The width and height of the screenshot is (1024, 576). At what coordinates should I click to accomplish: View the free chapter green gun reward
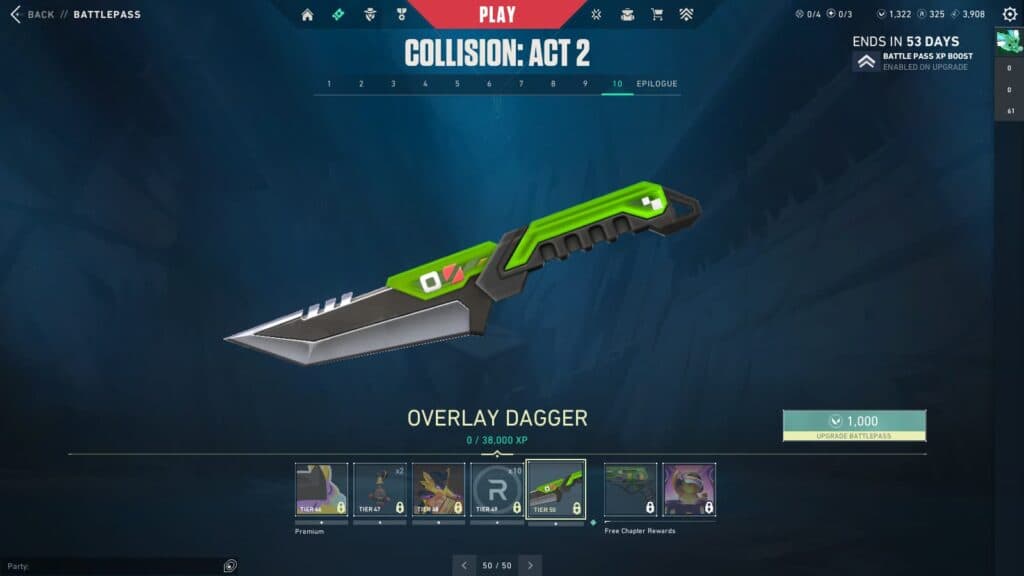coord(630,489)
